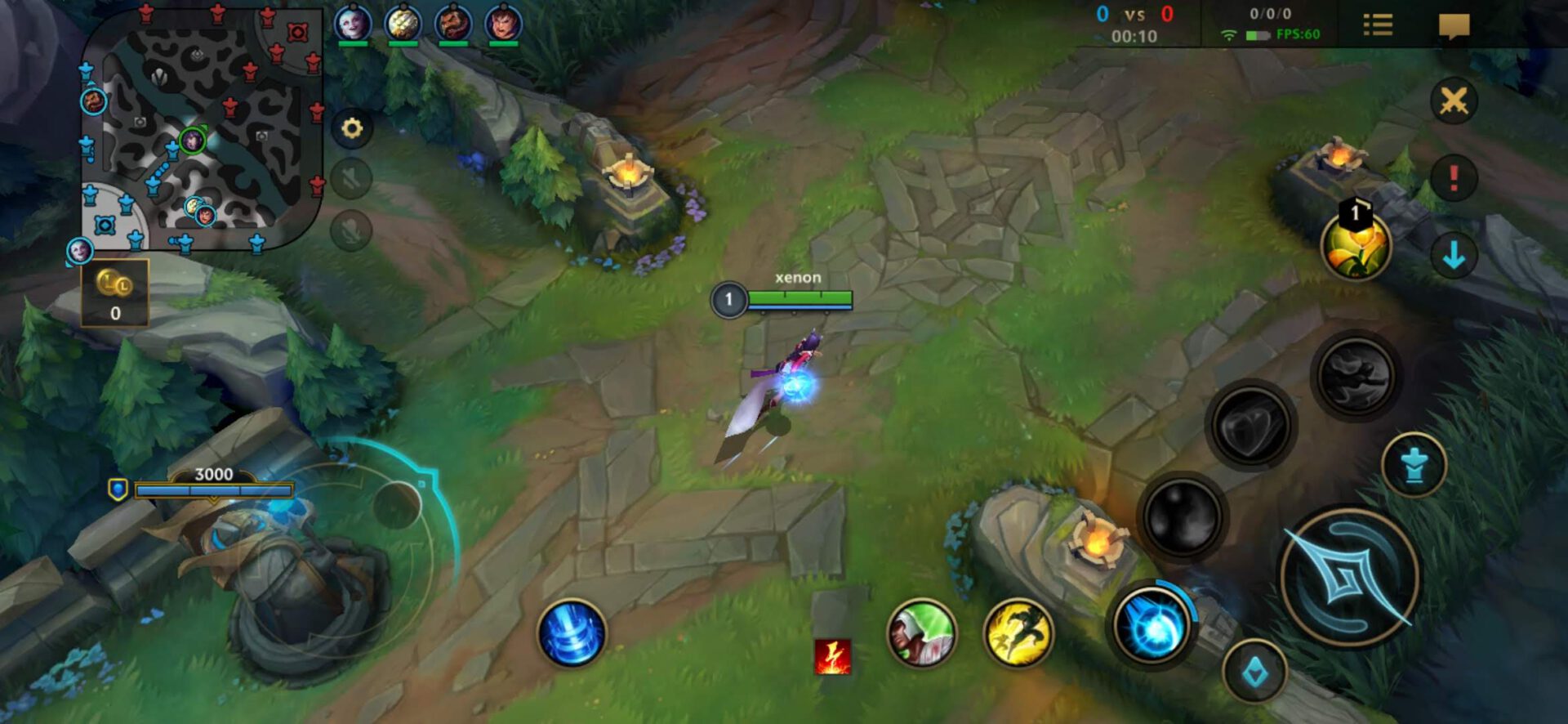Screen dimensions: 1568x724
Task: Open the scoreboard list icon
Action: click(1379, 24)
